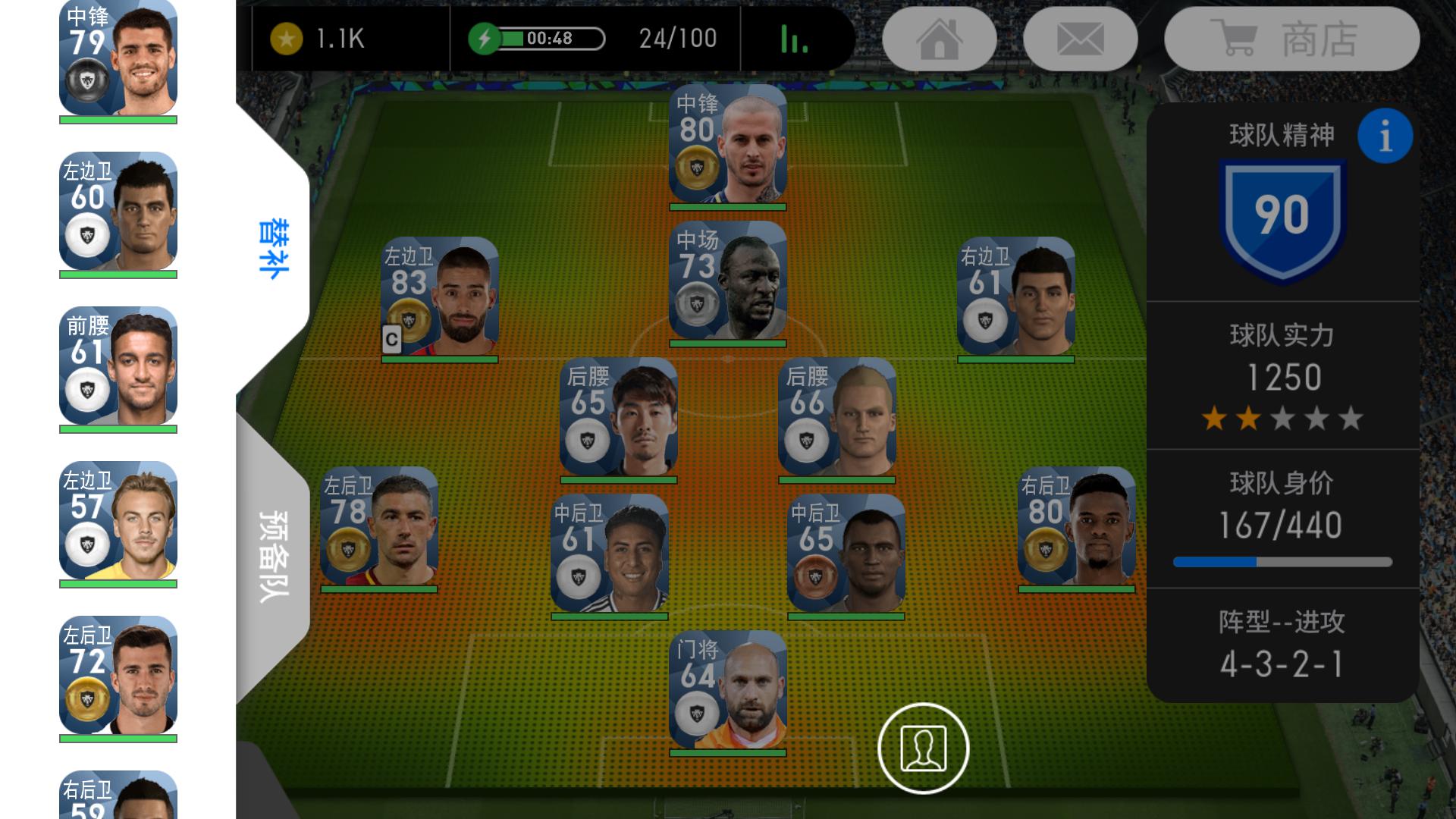Select the 83-rated 左边卫 captain card

pos(440,297)
